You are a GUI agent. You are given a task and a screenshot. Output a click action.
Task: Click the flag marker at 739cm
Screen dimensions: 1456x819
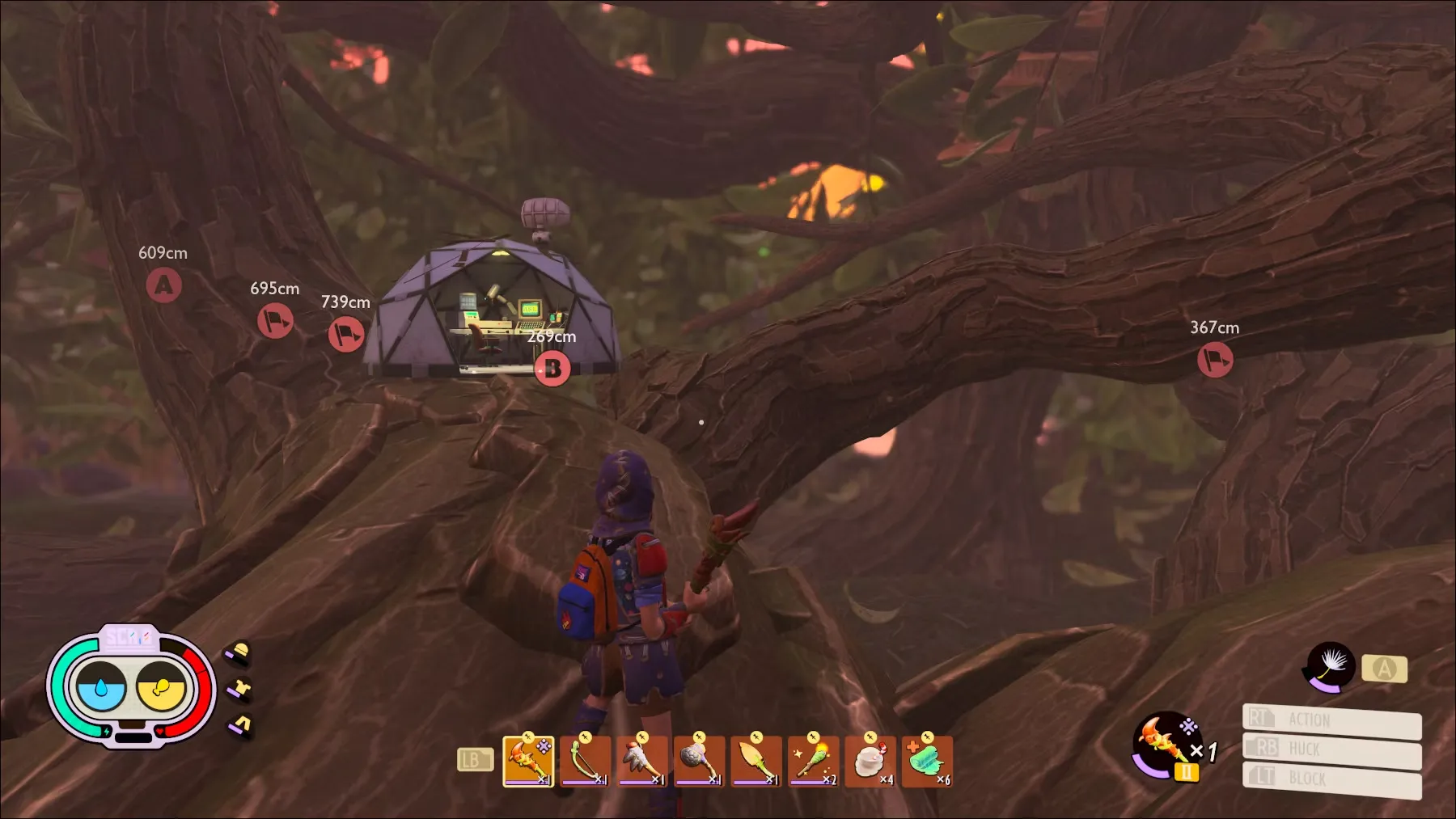[346, 334]
